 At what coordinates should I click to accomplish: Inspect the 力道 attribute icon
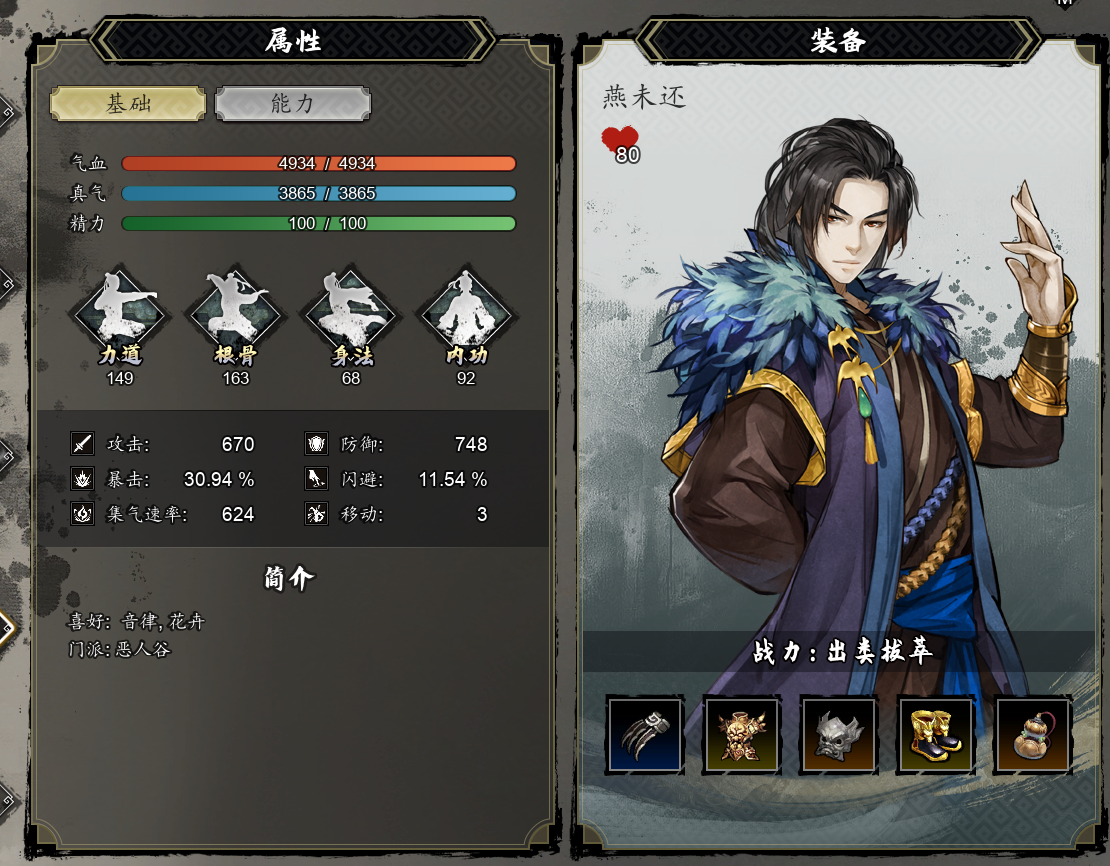click(120, 314)
